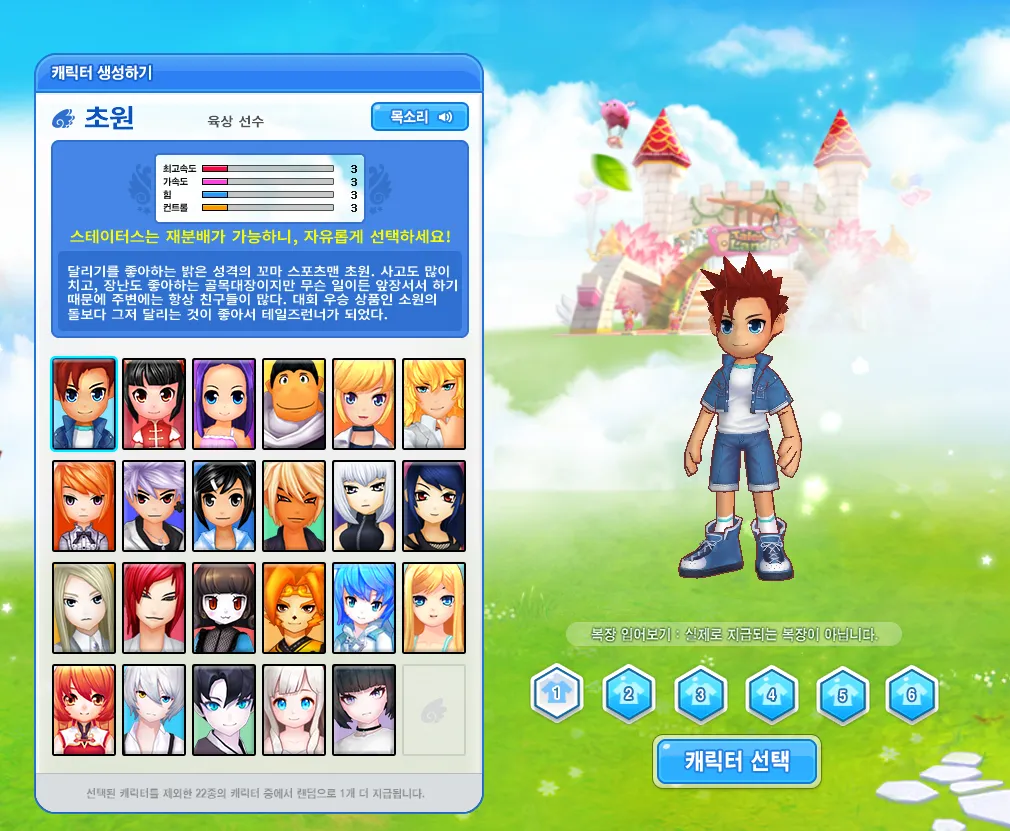Play the 목소리 voice sample

[419, 117]
